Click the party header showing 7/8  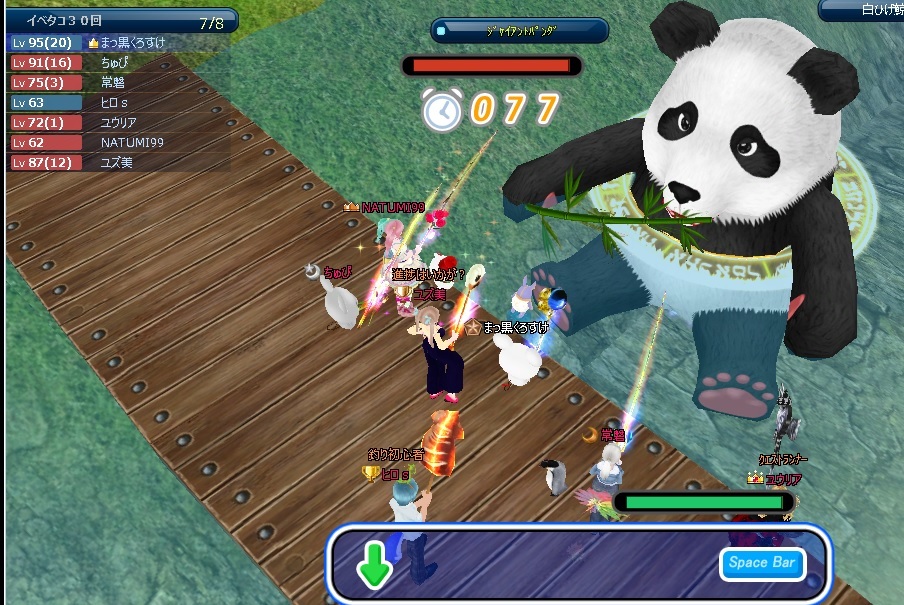point(120,20)
